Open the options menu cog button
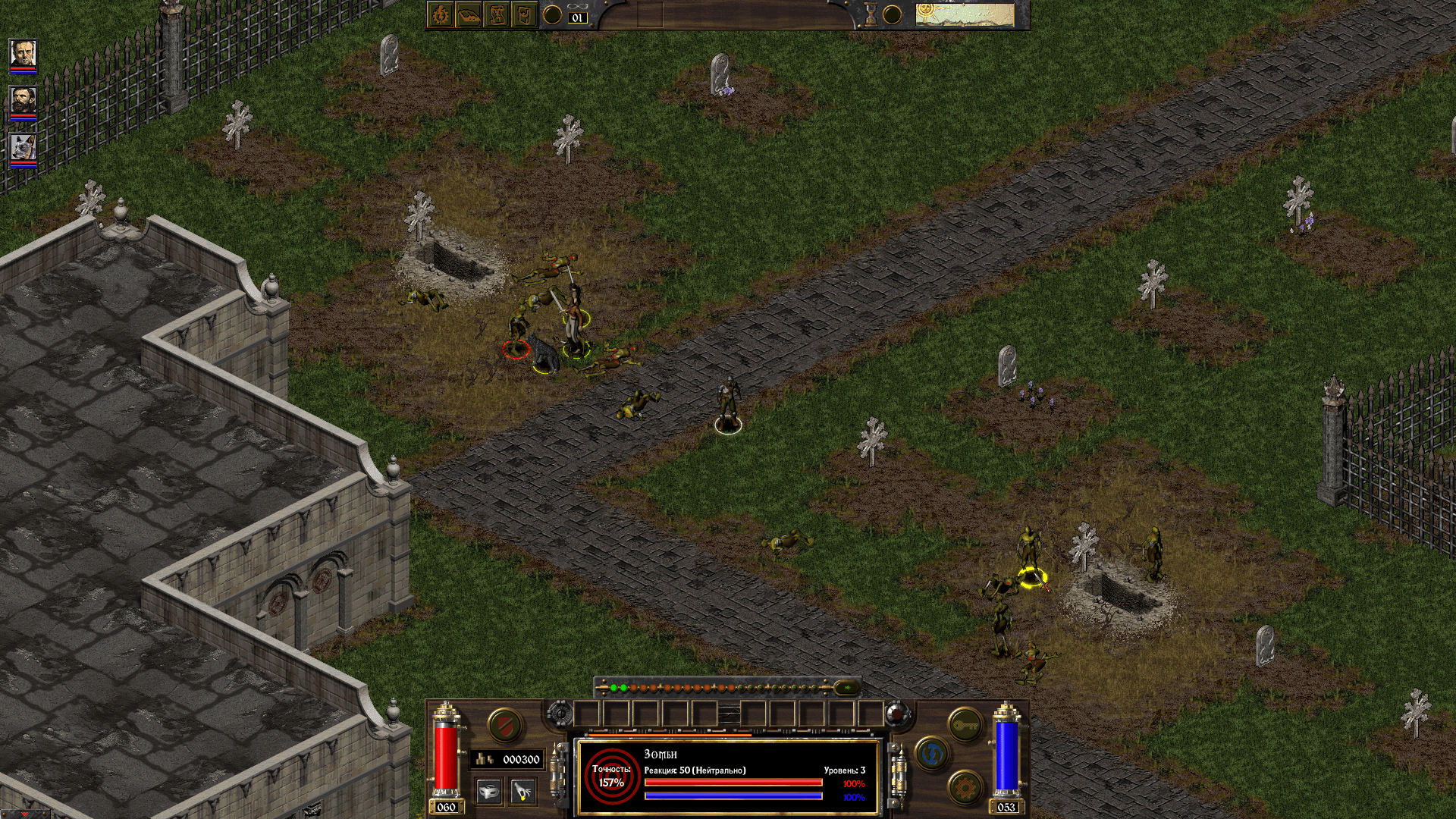 click(x=965, y=787)
